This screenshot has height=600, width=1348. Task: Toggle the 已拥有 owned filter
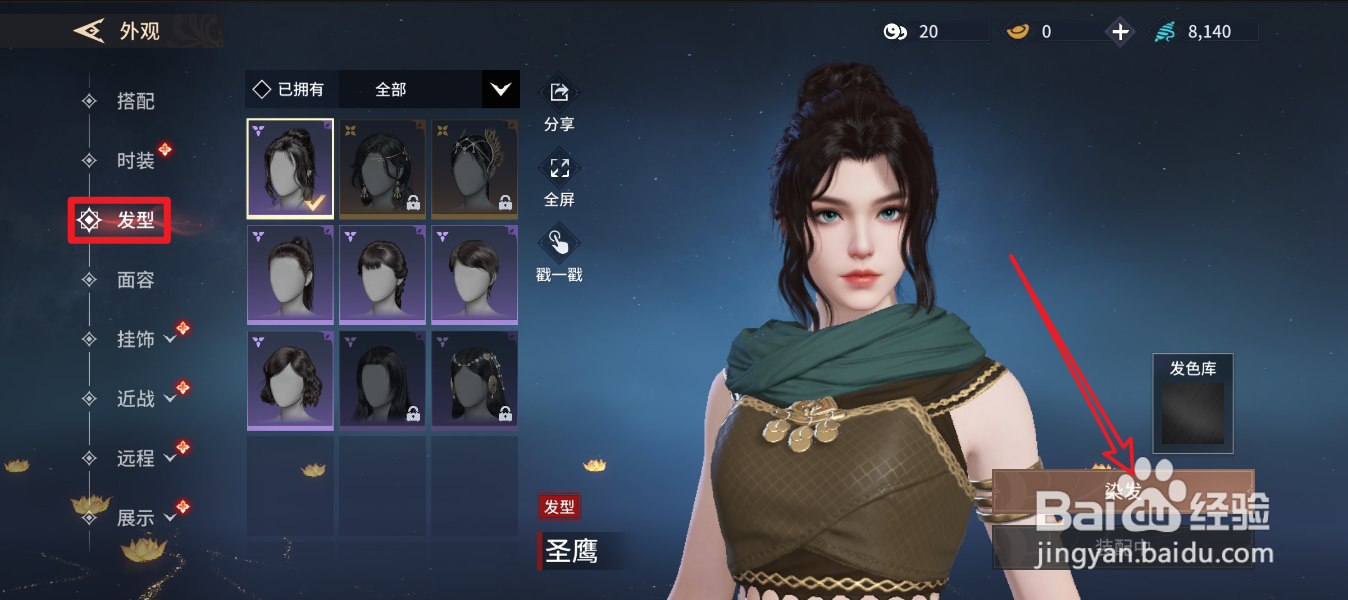coord(290,89)
